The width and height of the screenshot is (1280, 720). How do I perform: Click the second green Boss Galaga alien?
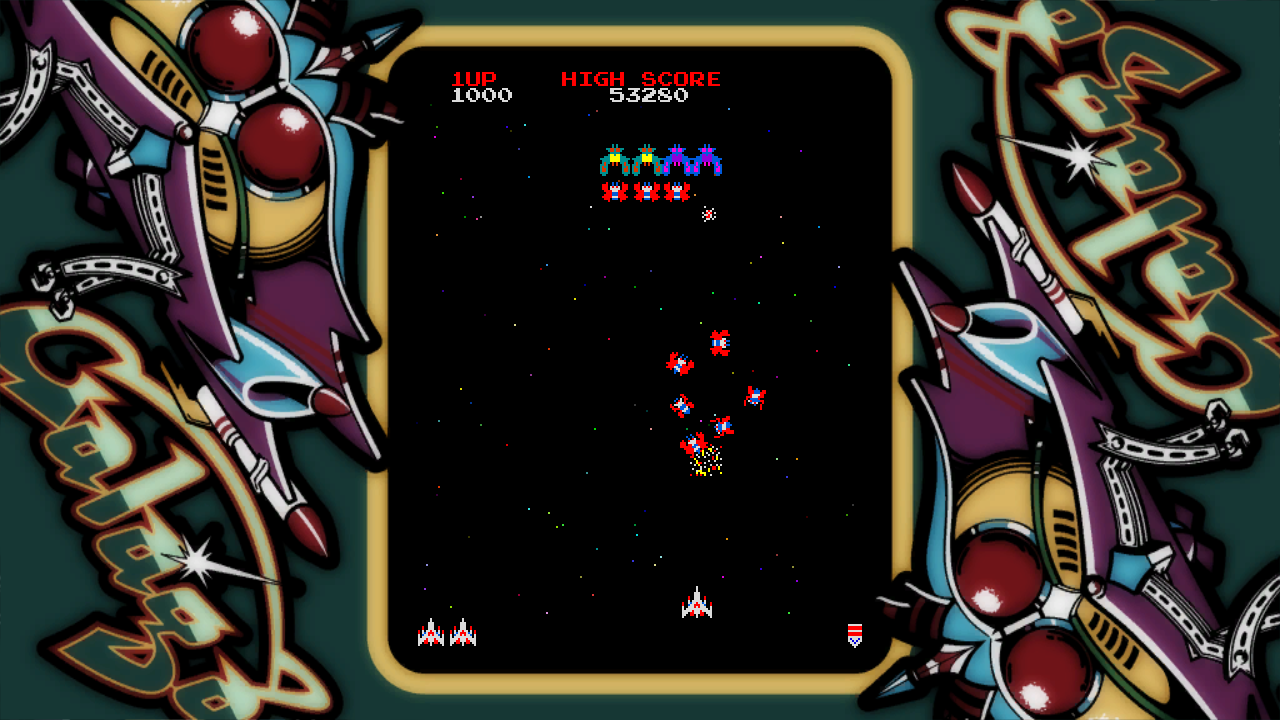[x=646, y=160]
